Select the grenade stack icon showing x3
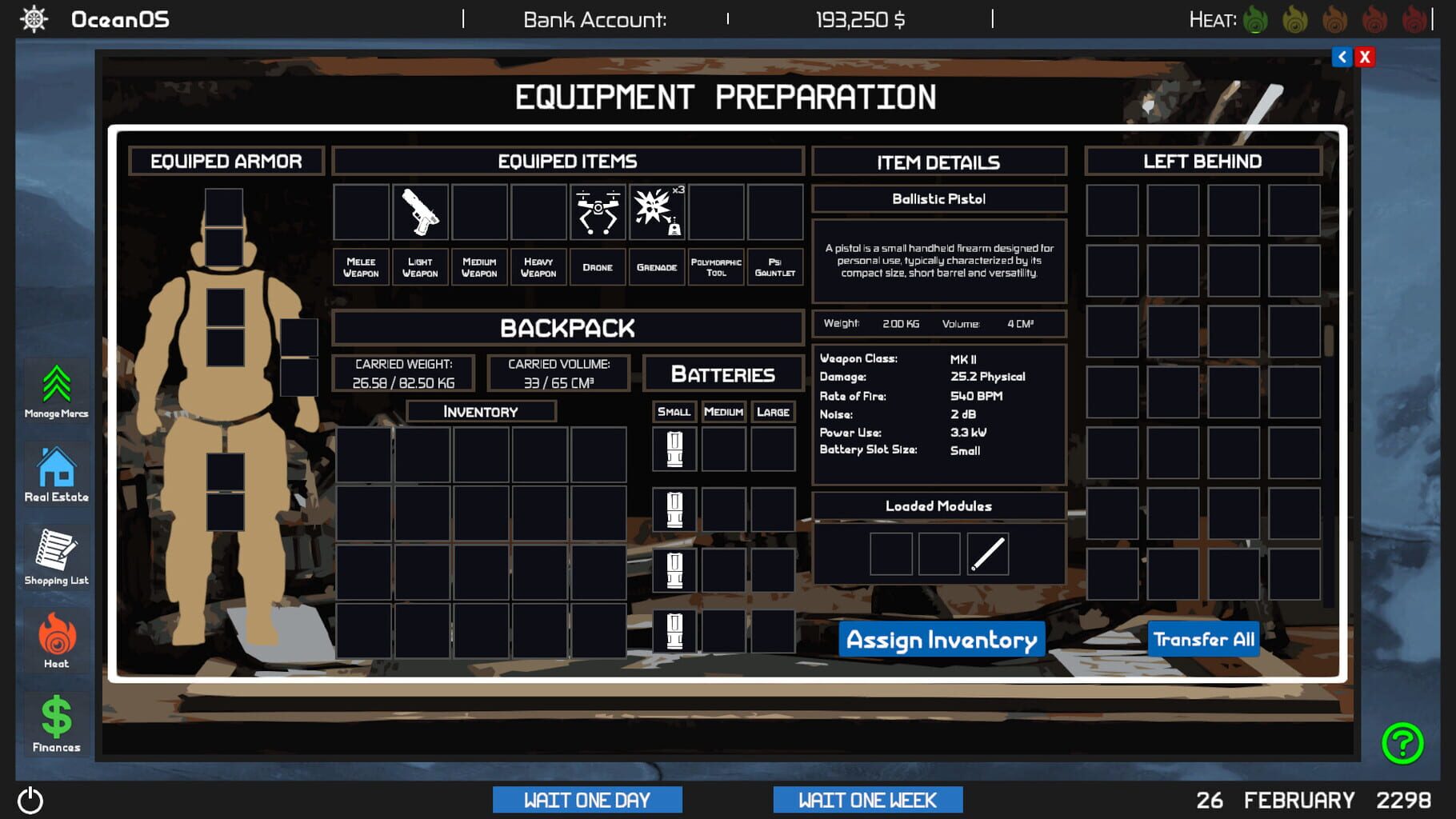Viewport: 1456px width, 819px height. tap(657, 213)
